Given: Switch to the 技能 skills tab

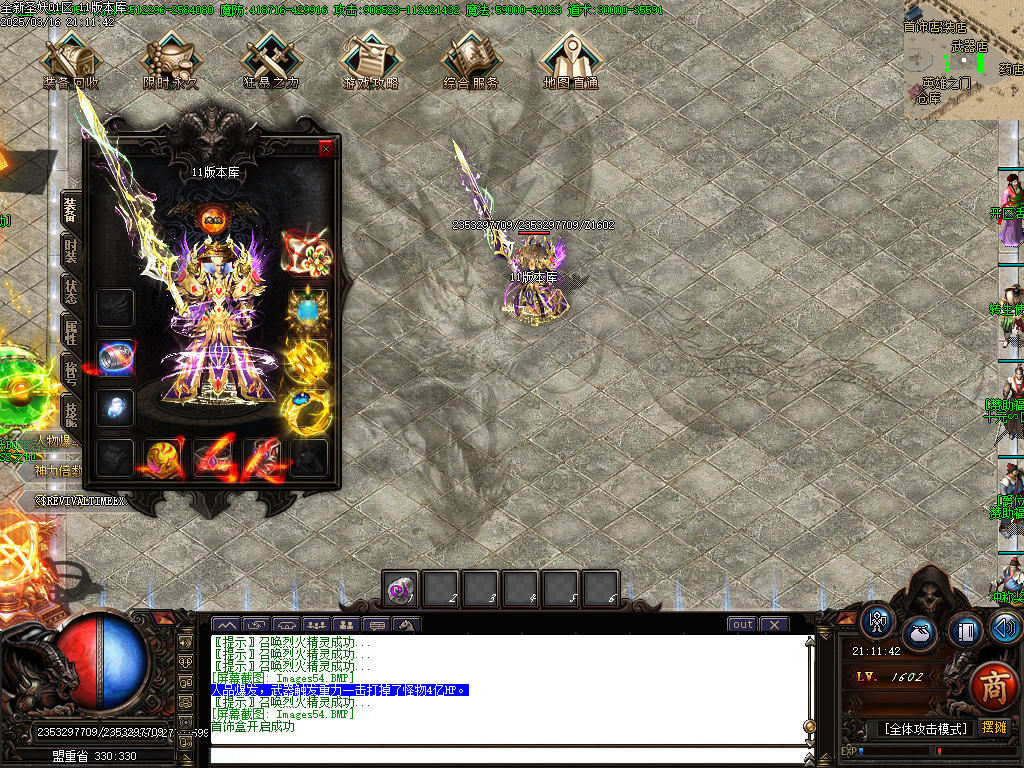Looking at the screenshot, I should click(x=71, y=410).
